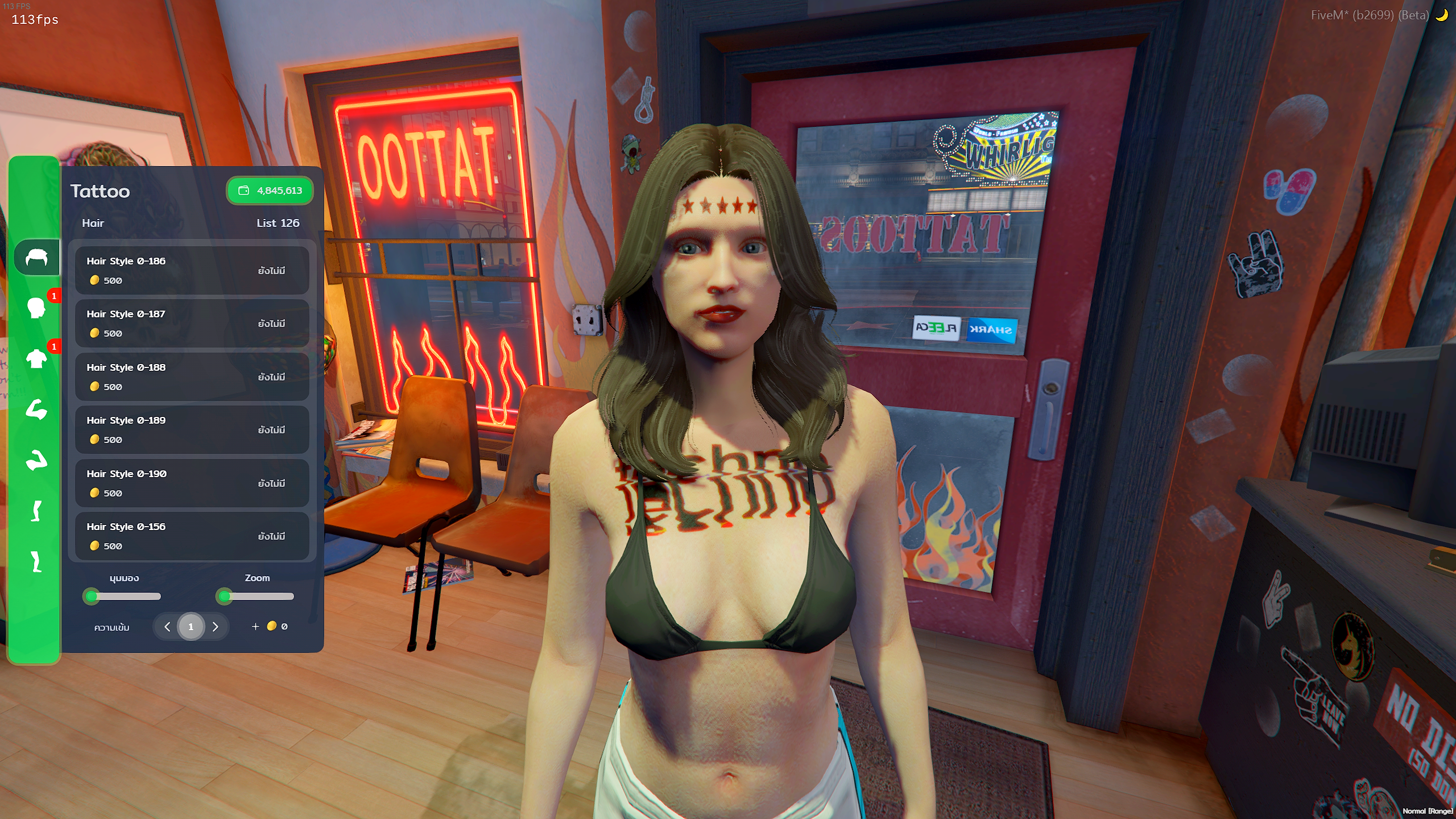1456x819 pixels.
Task: Switch to the torso tattoo category
Action: point(37,359)
